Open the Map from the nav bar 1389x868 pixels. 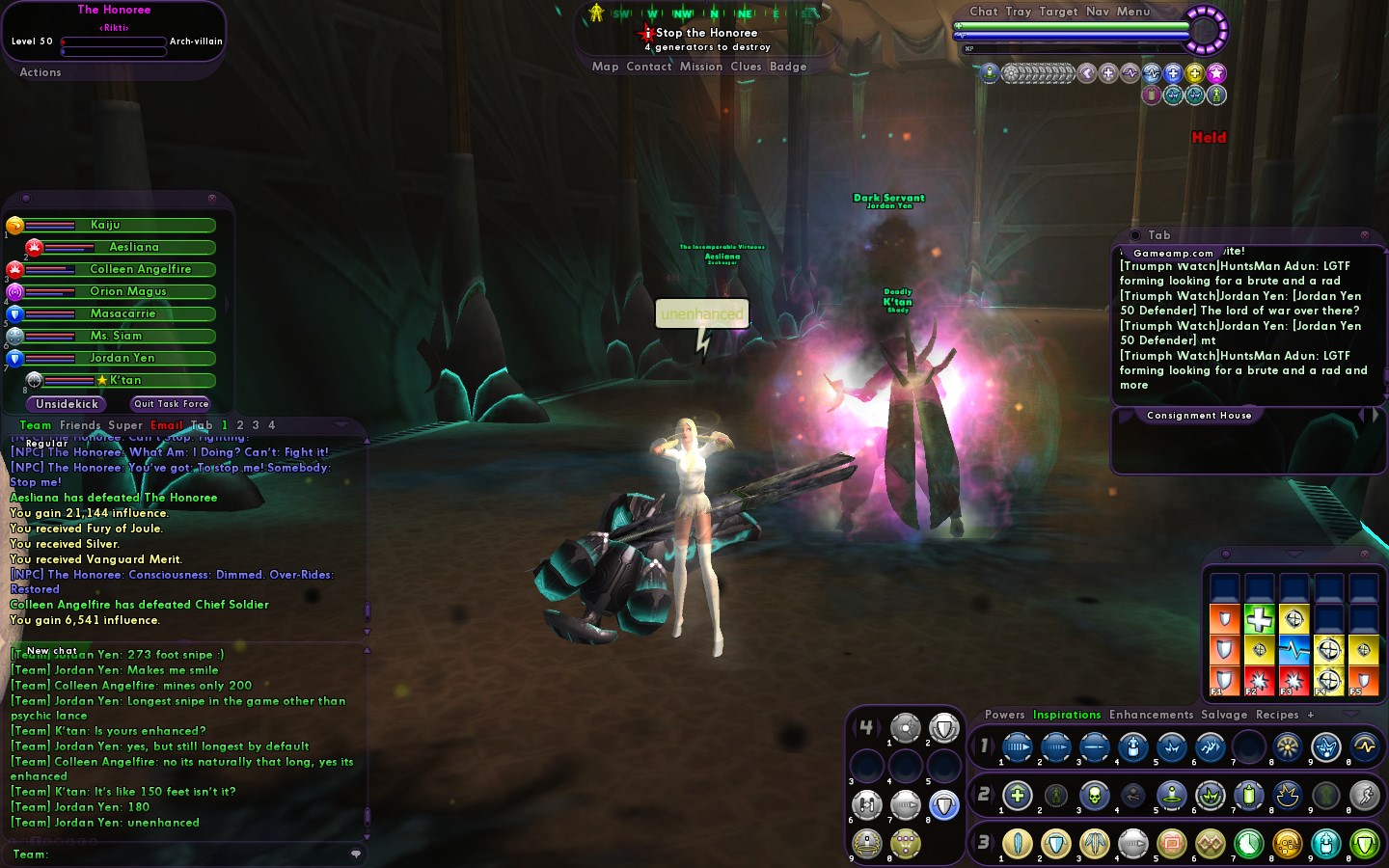point(605,67)
